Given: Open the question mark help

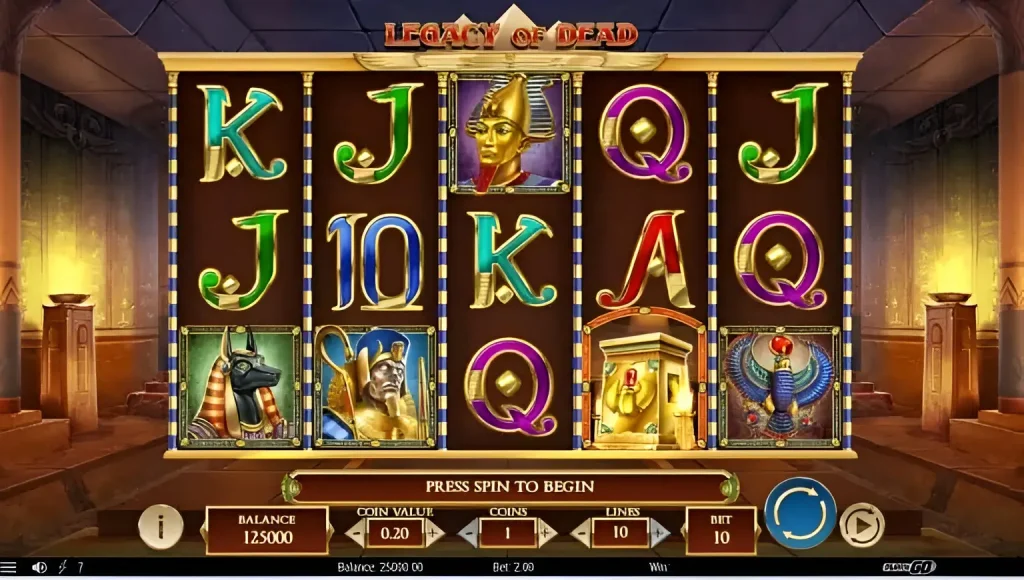Looking at the screenshot, I should coord(80,567).
